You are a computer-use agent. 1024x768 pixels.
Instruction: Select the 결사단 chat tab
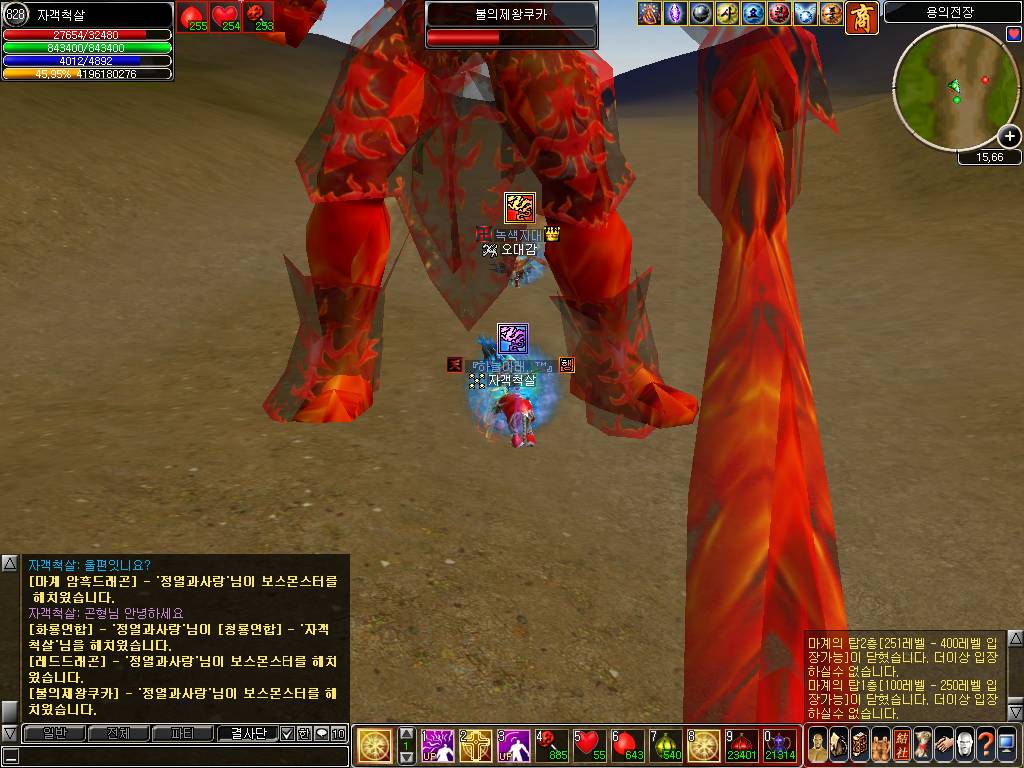tap(246, 733)
